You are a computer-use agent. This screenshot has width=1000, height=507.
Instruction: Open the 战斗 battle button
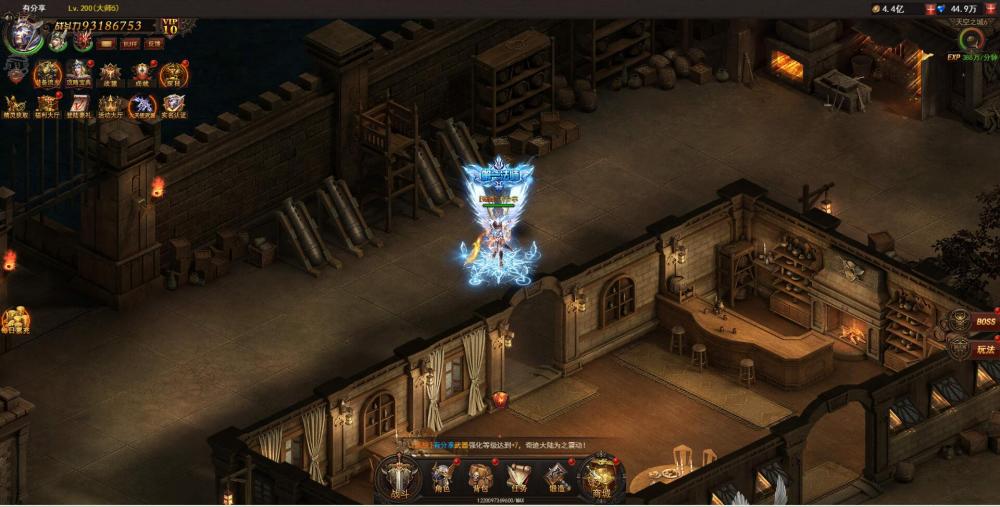pos(399,476)
